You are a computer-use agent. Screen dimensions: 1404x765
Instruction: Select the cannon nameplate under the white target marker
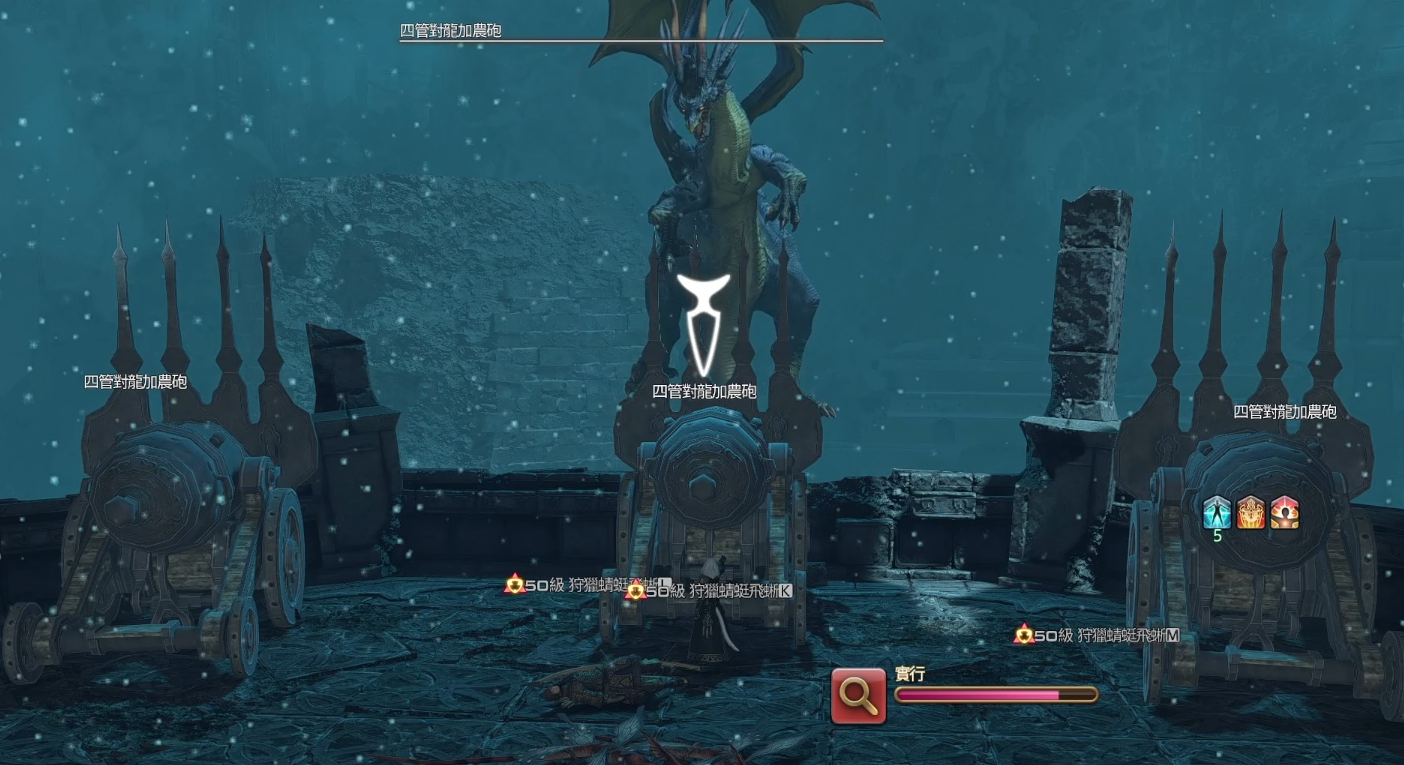pyautogui.click(x=704, y=392)
